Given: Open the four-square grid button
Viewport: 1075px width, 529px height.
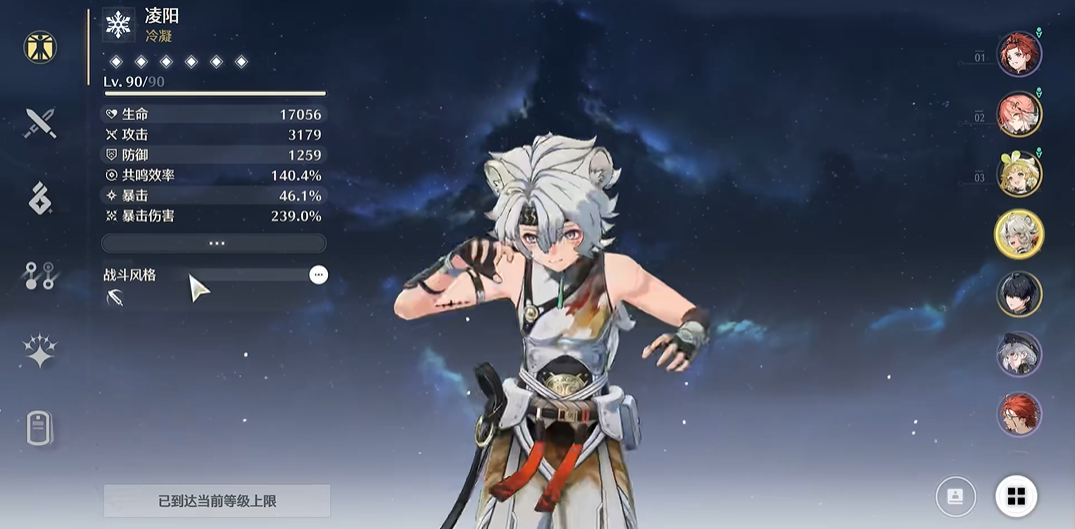Looking at the screenshot, I should tap(1016, 496).
